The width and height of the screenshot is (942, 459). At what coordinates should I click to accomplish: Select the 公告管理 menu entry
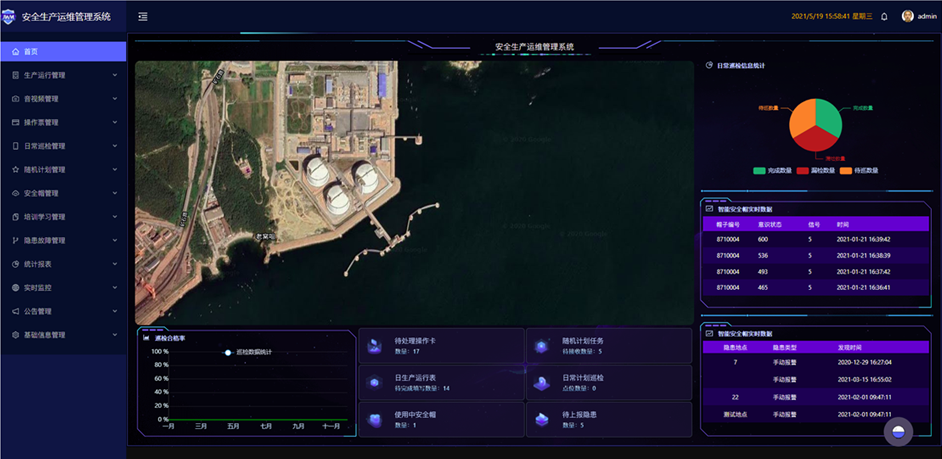click(x=38, y=311)
